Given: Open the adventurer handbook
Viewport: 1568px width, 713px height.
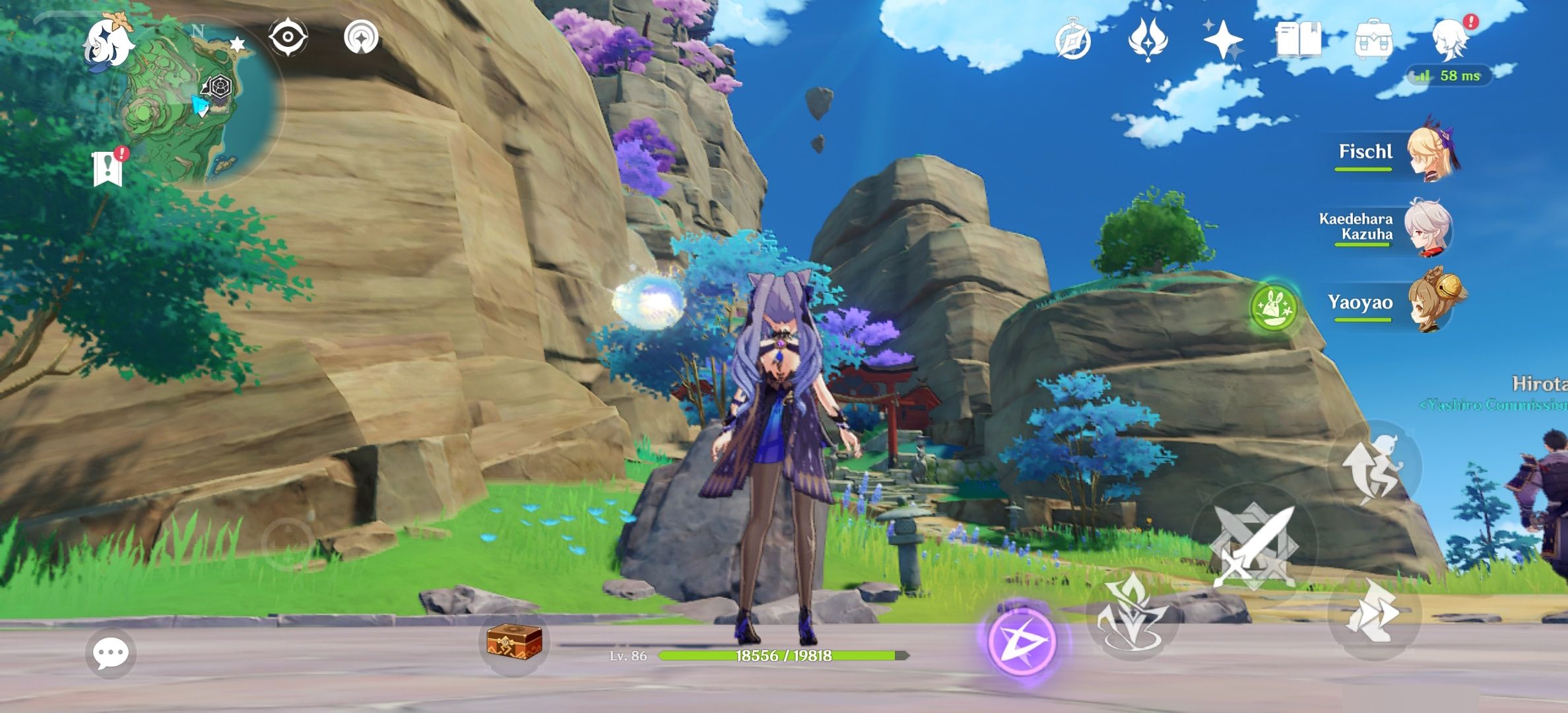Looking at the screenshot, I should (1298, 40).
